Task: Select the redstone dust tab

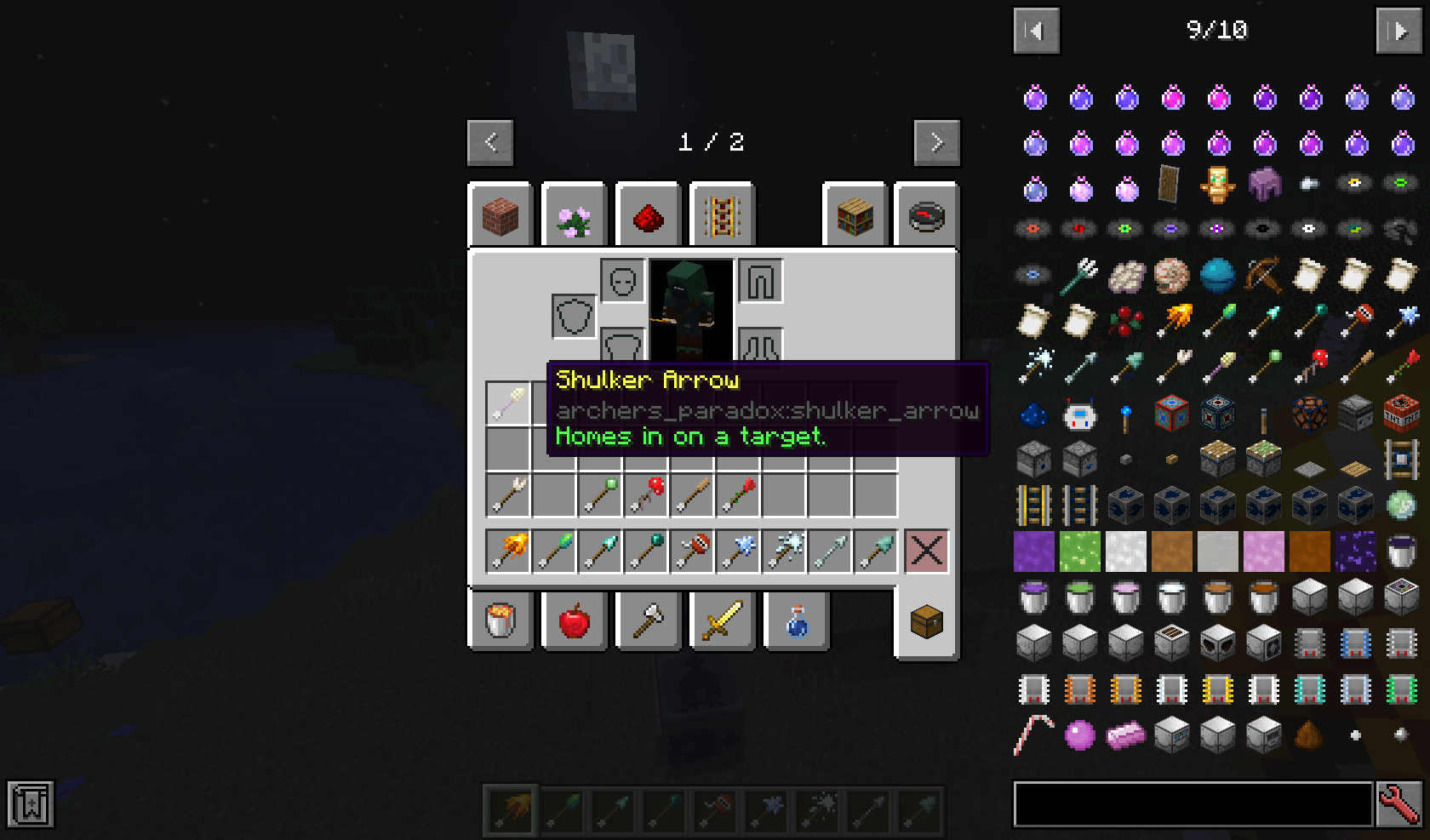Action: pos(648,214)
